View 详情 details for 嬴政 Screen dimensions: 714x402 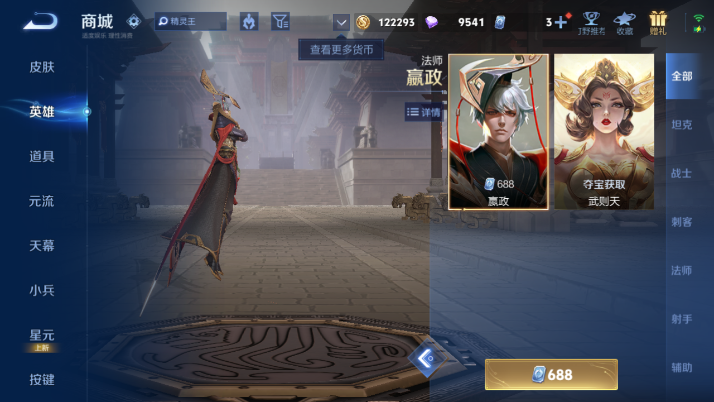(x=424, y=112)
